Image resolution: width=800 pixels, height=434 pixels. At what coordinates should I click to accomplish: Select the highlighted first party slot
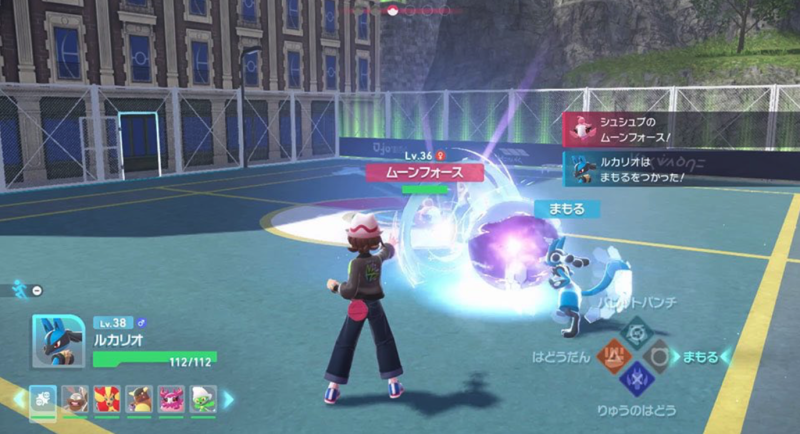[x=43, y=399]
